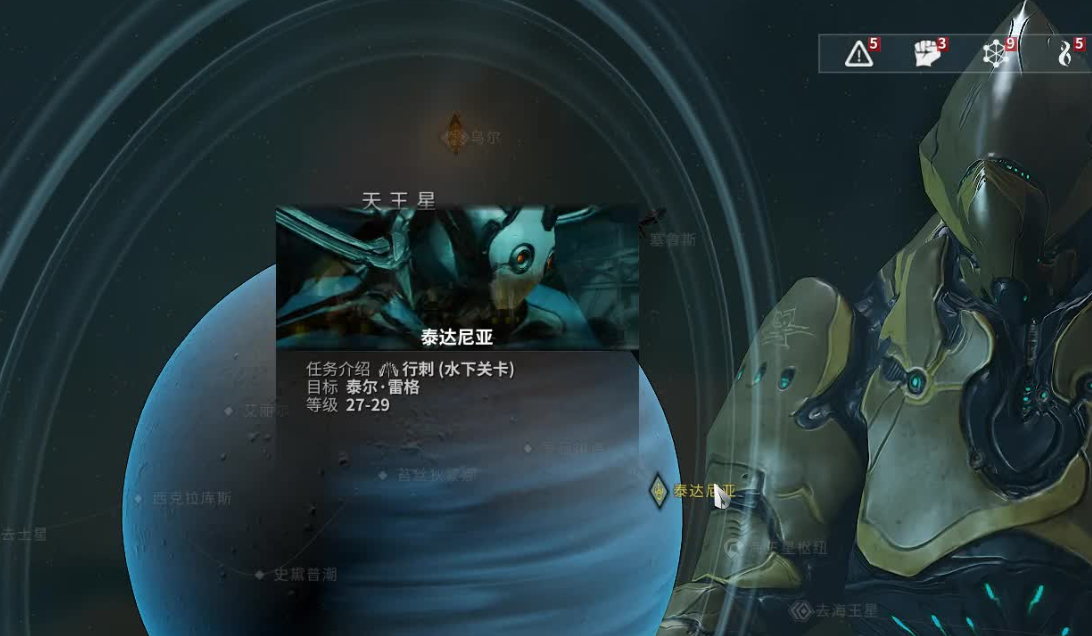The width and height of the screenshot is (1092, 636).
Task: Open the alerts warning triangle icon
Action: click(858, 54)
